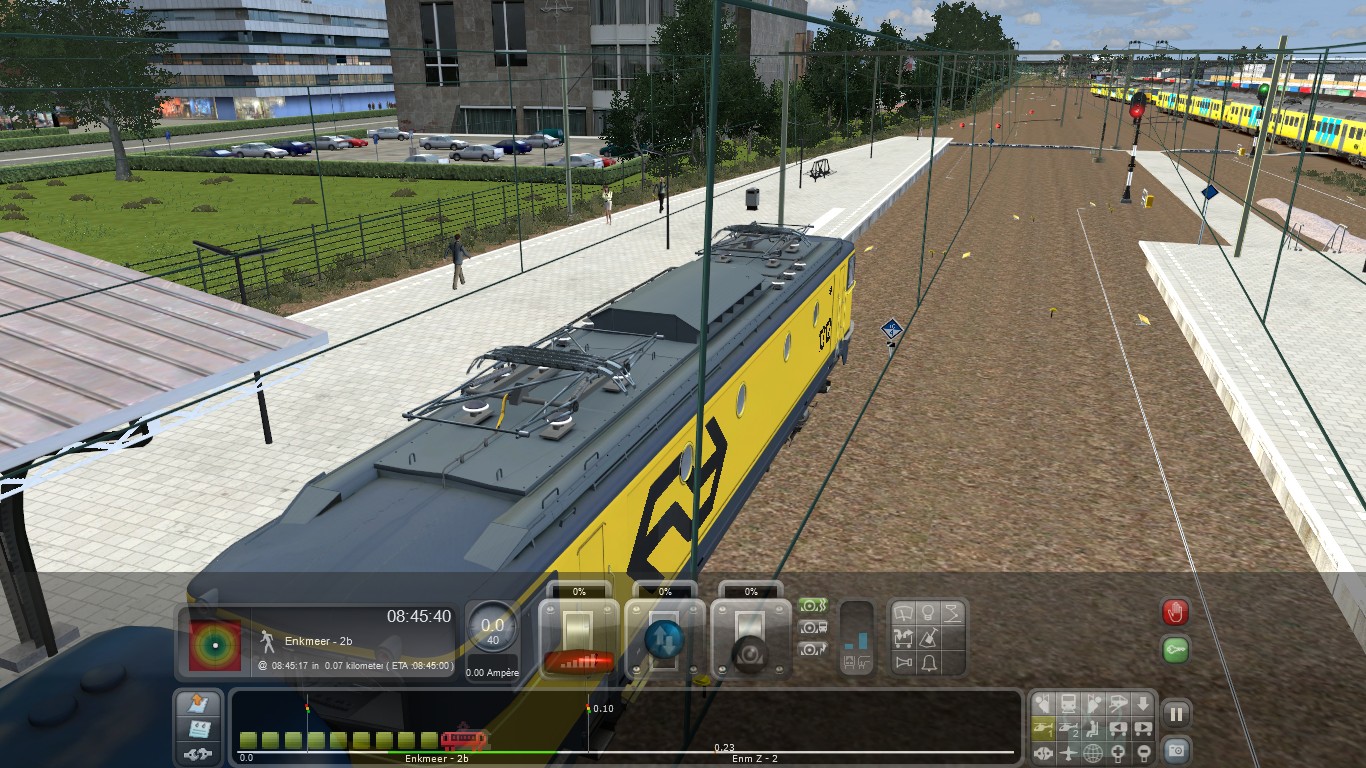Select helicopter camera view 1
Screen dimensions: 1366x768
[1043, 728]
